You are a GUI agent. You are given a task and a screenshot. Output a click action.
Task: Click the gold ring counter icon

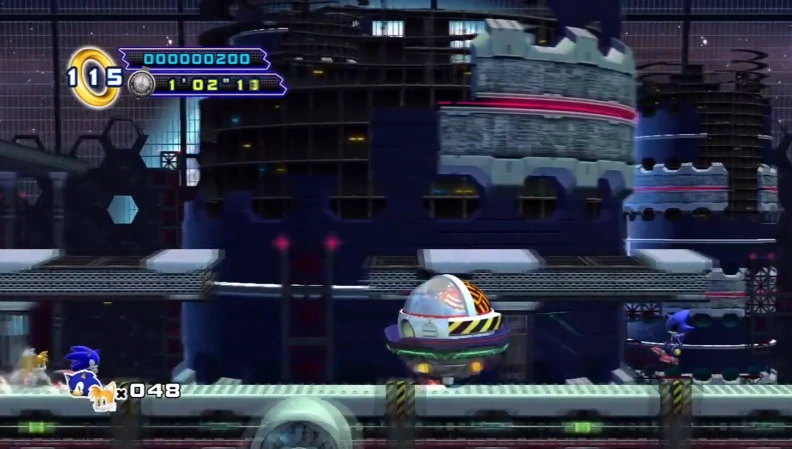point(93,77)
